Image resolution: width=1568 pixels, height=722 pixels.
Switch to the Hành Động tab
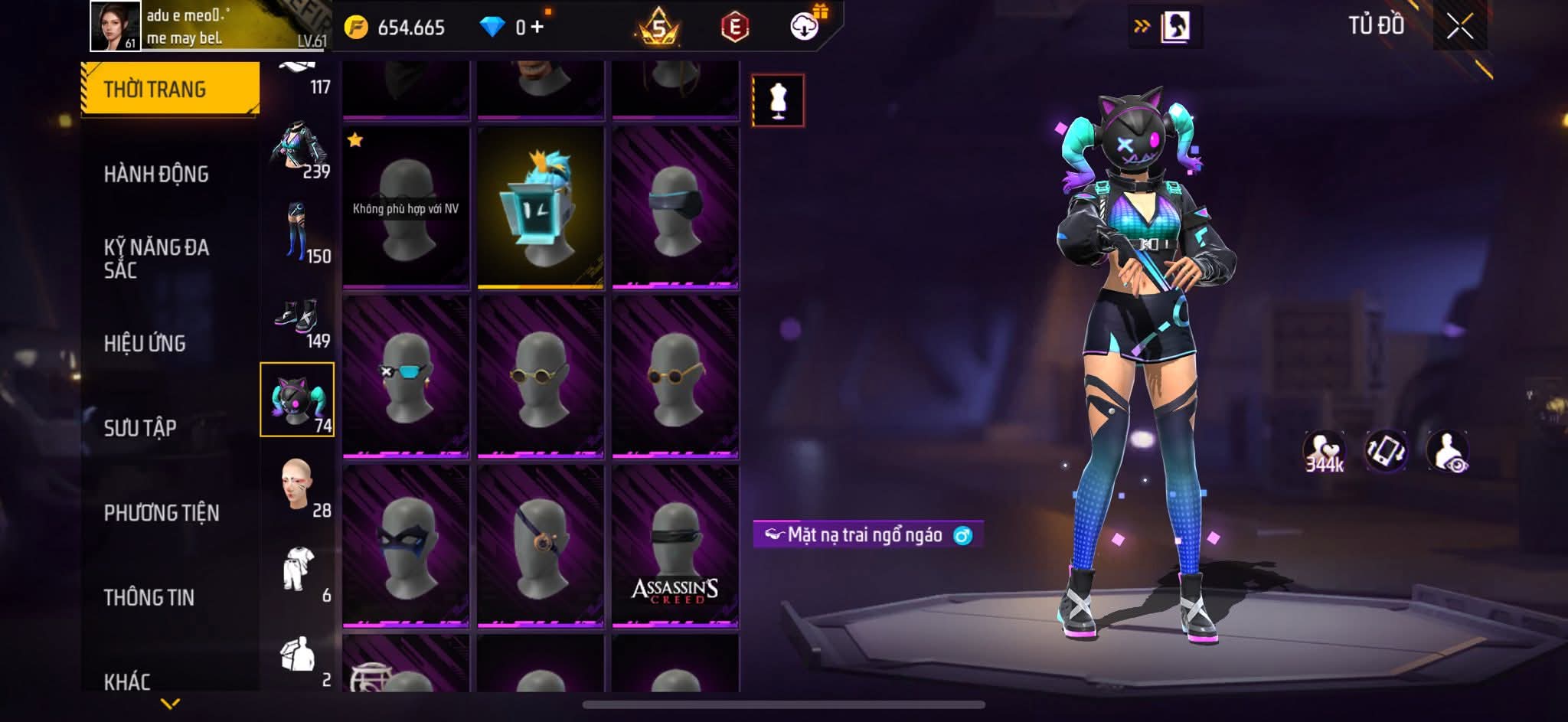click(156, 175)
